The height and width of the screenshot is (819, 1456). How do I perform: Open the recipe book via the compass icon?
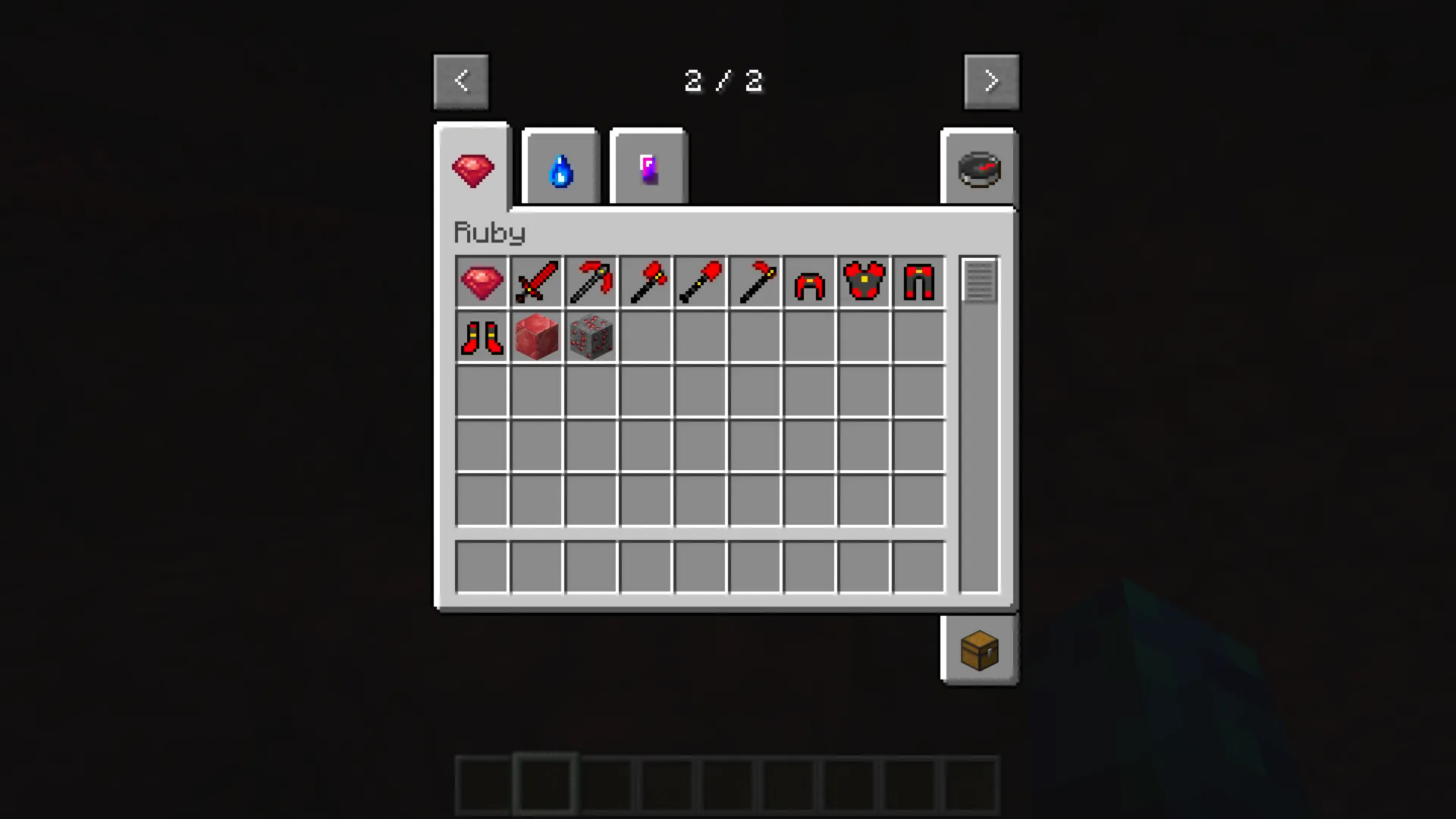pyautogui.click(x=978, y=168)
